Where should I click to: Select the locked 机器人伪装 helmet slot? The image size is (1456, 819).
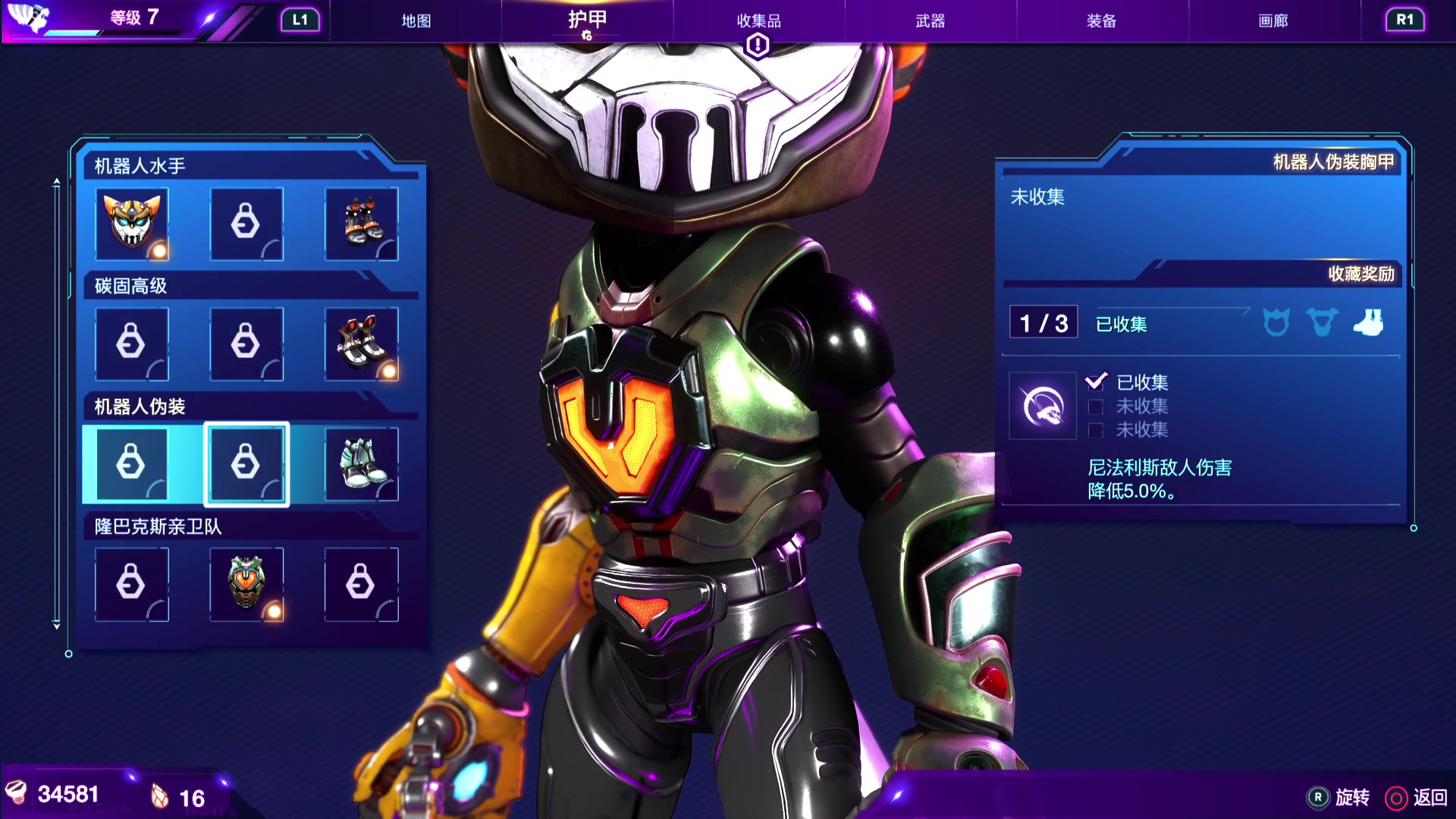pyautogui.click(x=132, y=463)
